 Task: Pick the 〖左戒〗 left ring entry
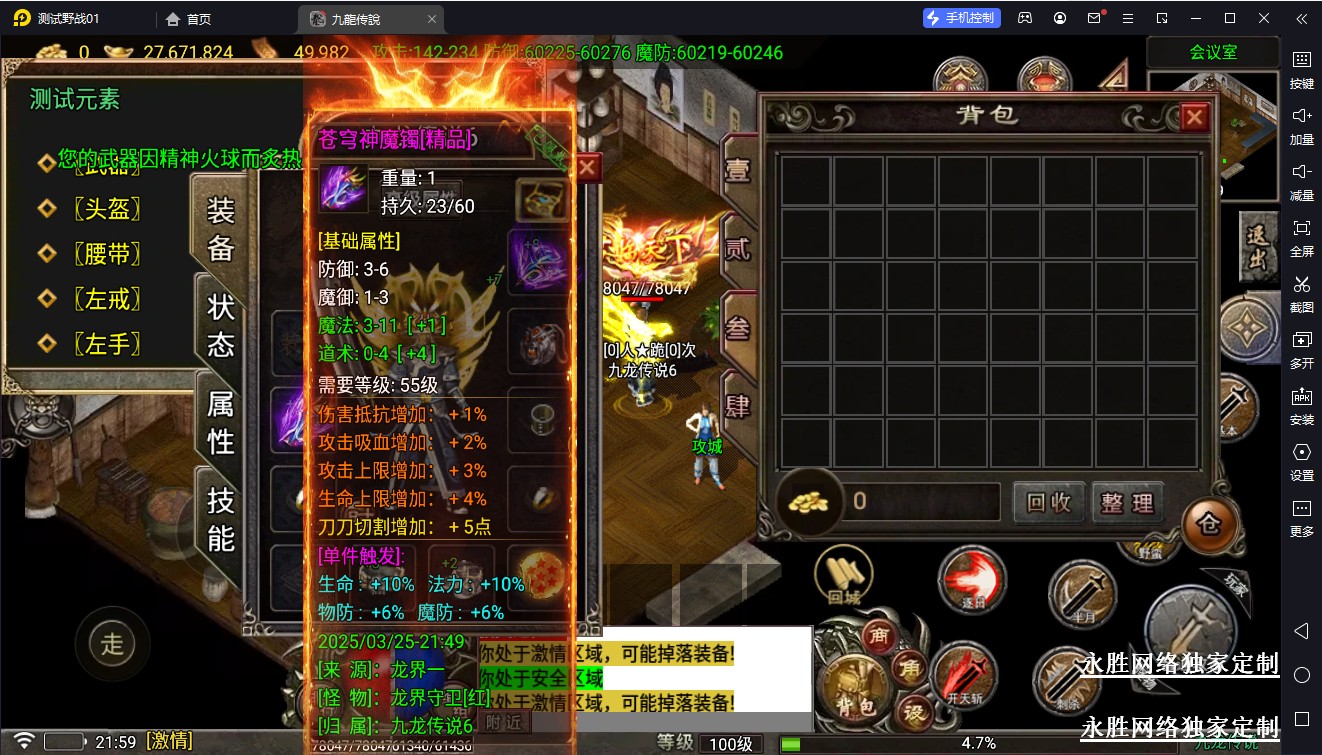(x=106, y=298)
